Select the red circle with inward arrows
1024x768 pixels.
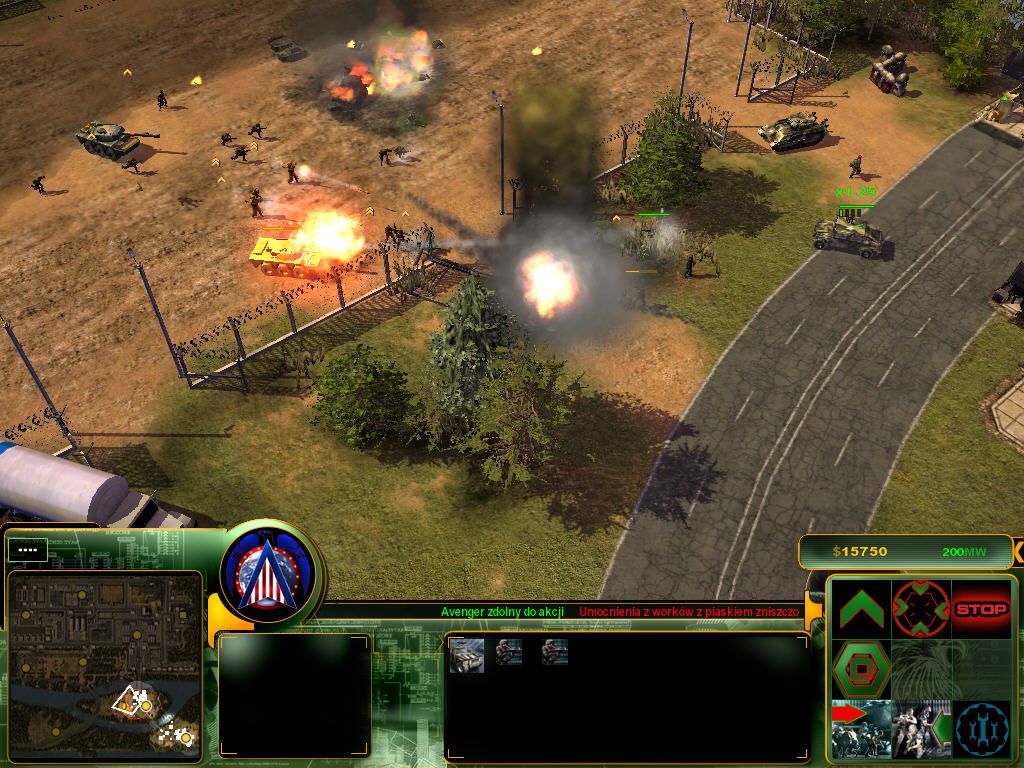point(920,609)
